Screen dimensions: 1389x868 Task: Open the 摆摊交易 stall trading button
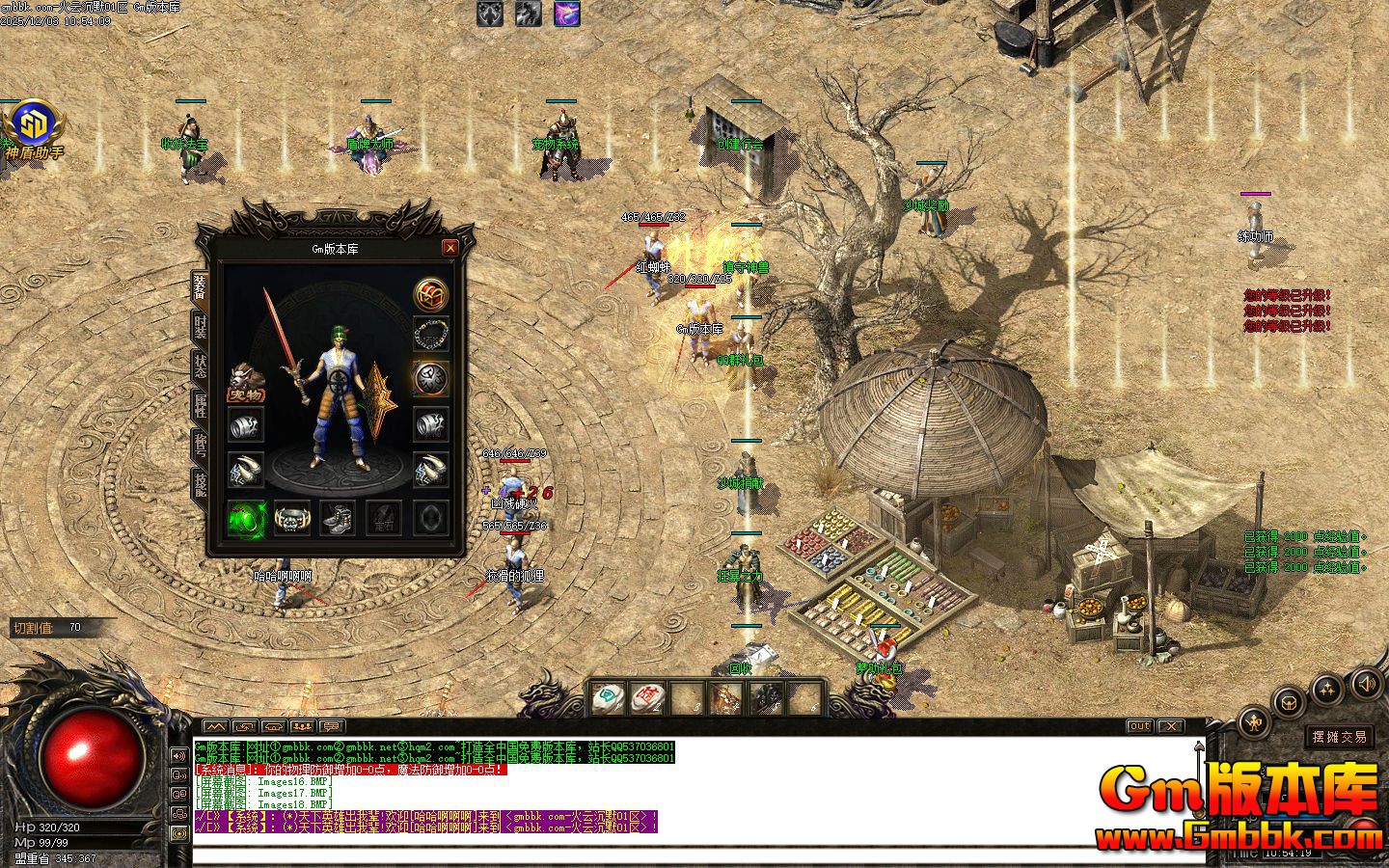tap(1339, 737)
